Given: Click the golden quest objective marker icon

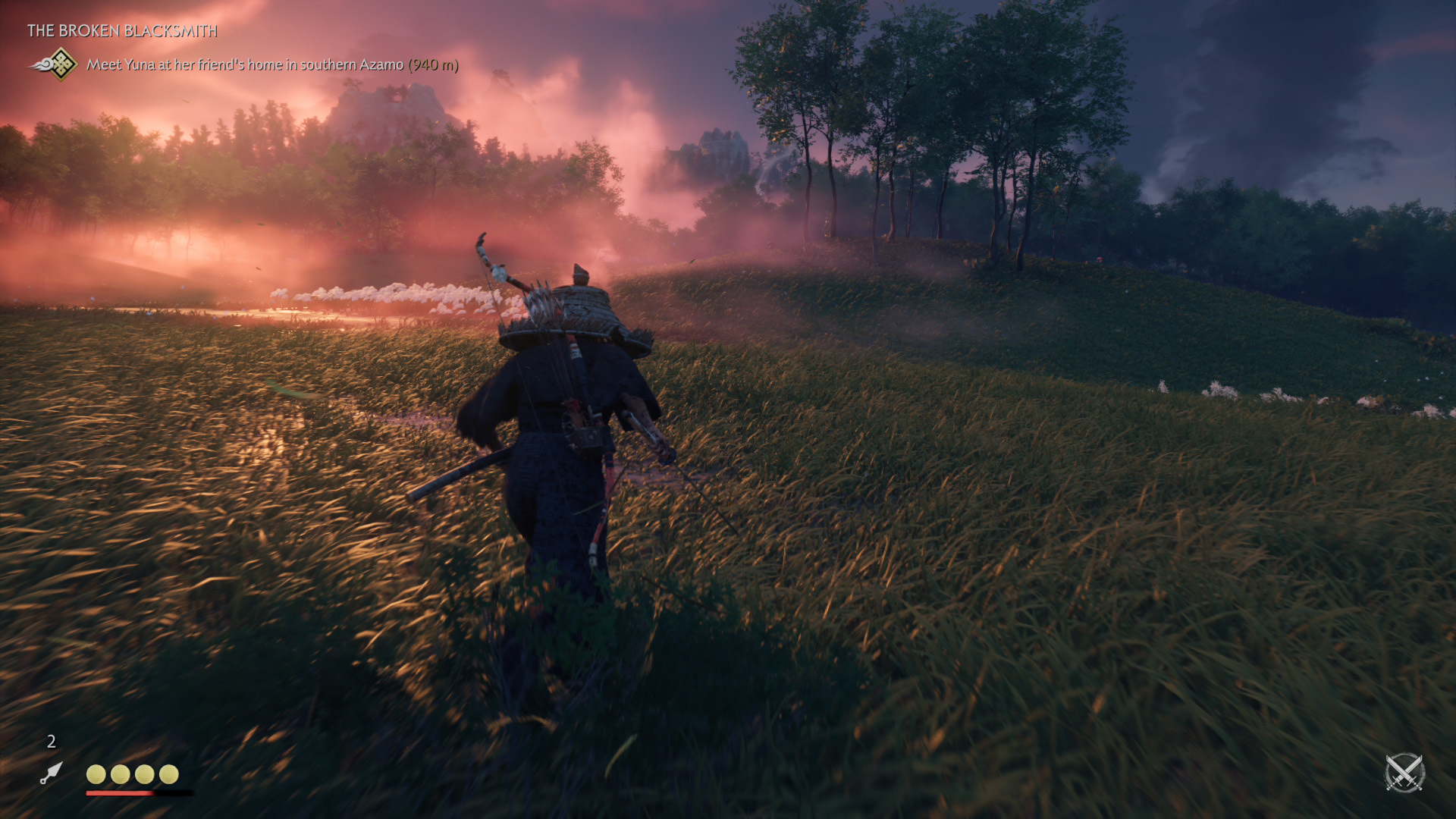Looking at the screenshot, I should point(59,64).
